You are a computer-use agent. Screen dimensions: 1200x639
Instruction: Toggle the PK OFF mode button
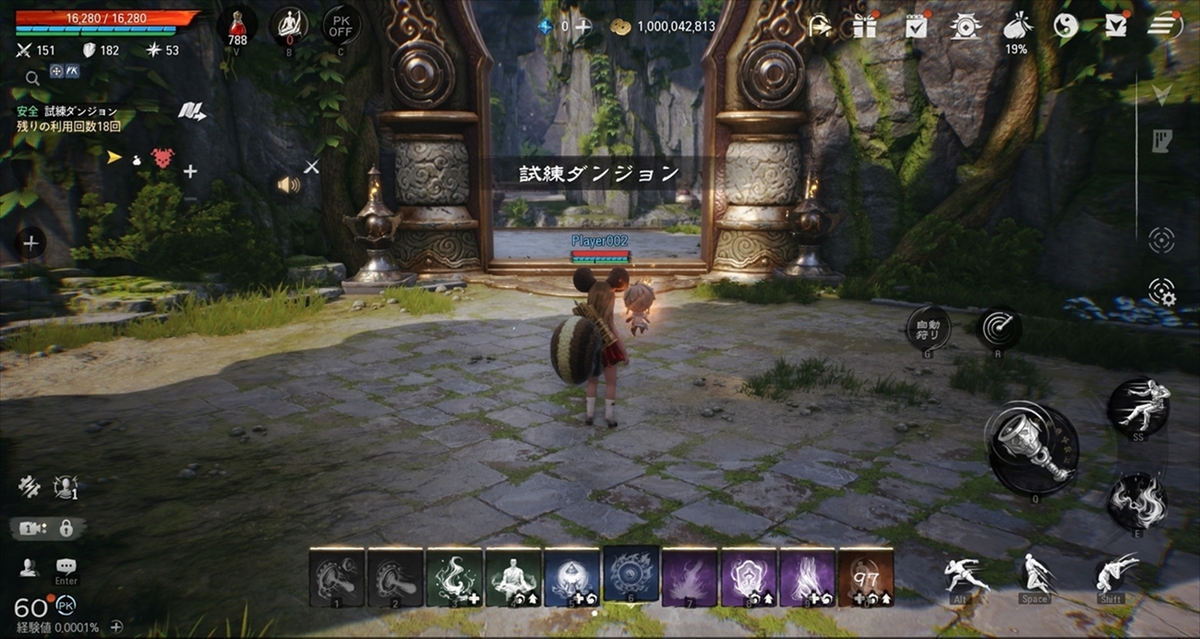(341, 25)
